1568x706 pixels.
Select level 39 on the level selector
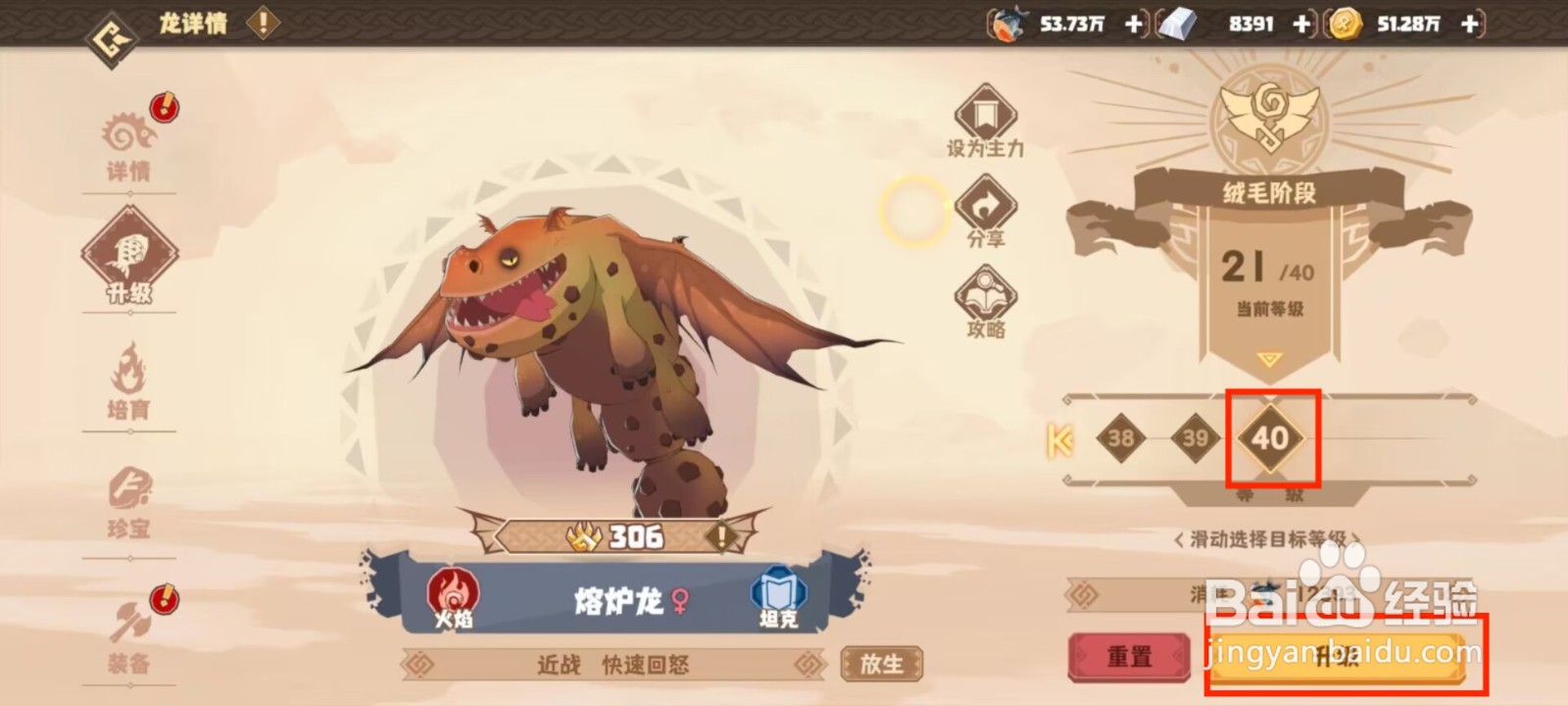(x=1194, y=438)
